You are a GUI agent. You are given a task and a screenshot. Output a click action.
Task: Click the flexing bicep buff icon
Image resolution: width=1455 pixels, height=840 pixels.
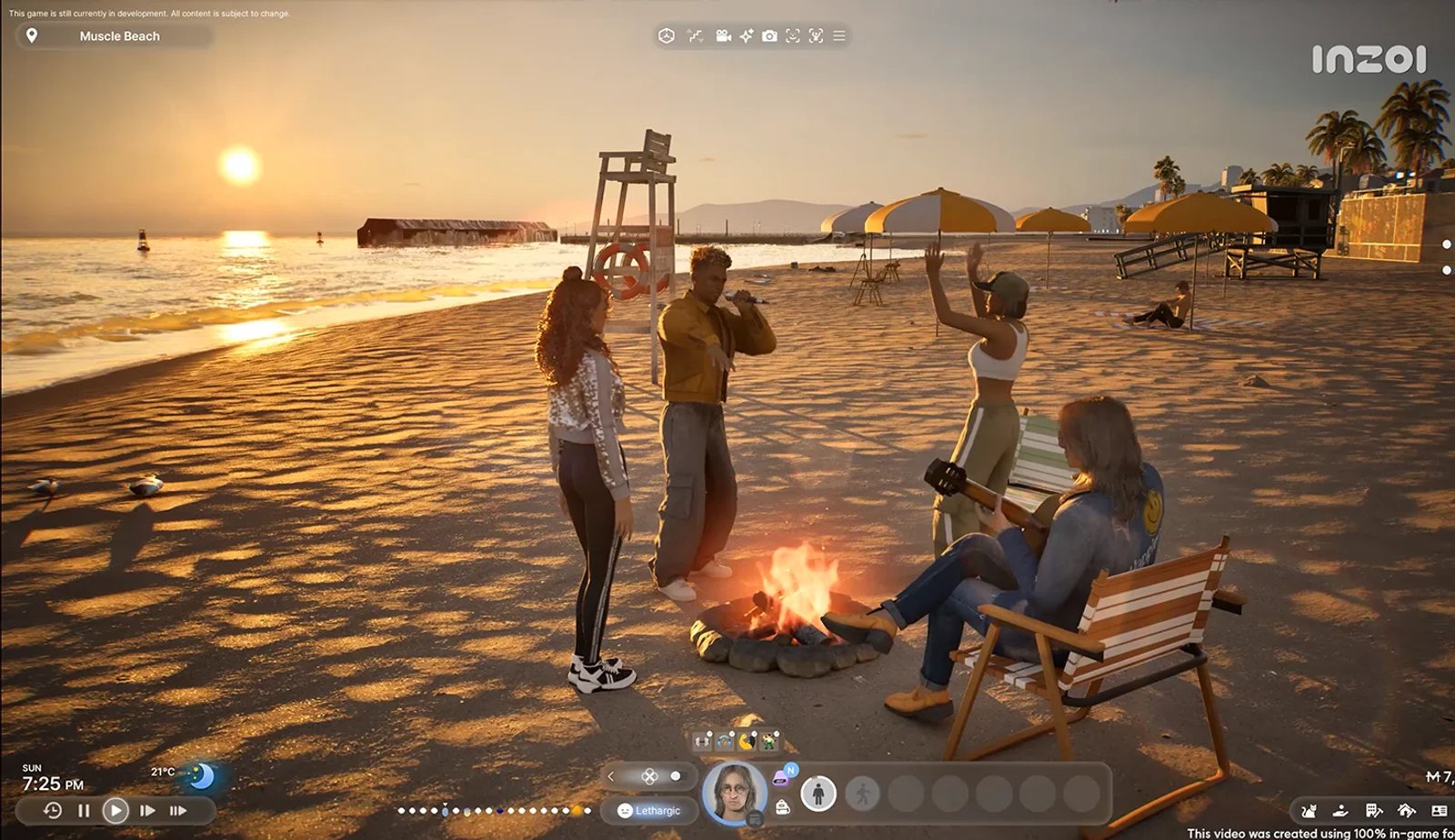pos(747,741)
